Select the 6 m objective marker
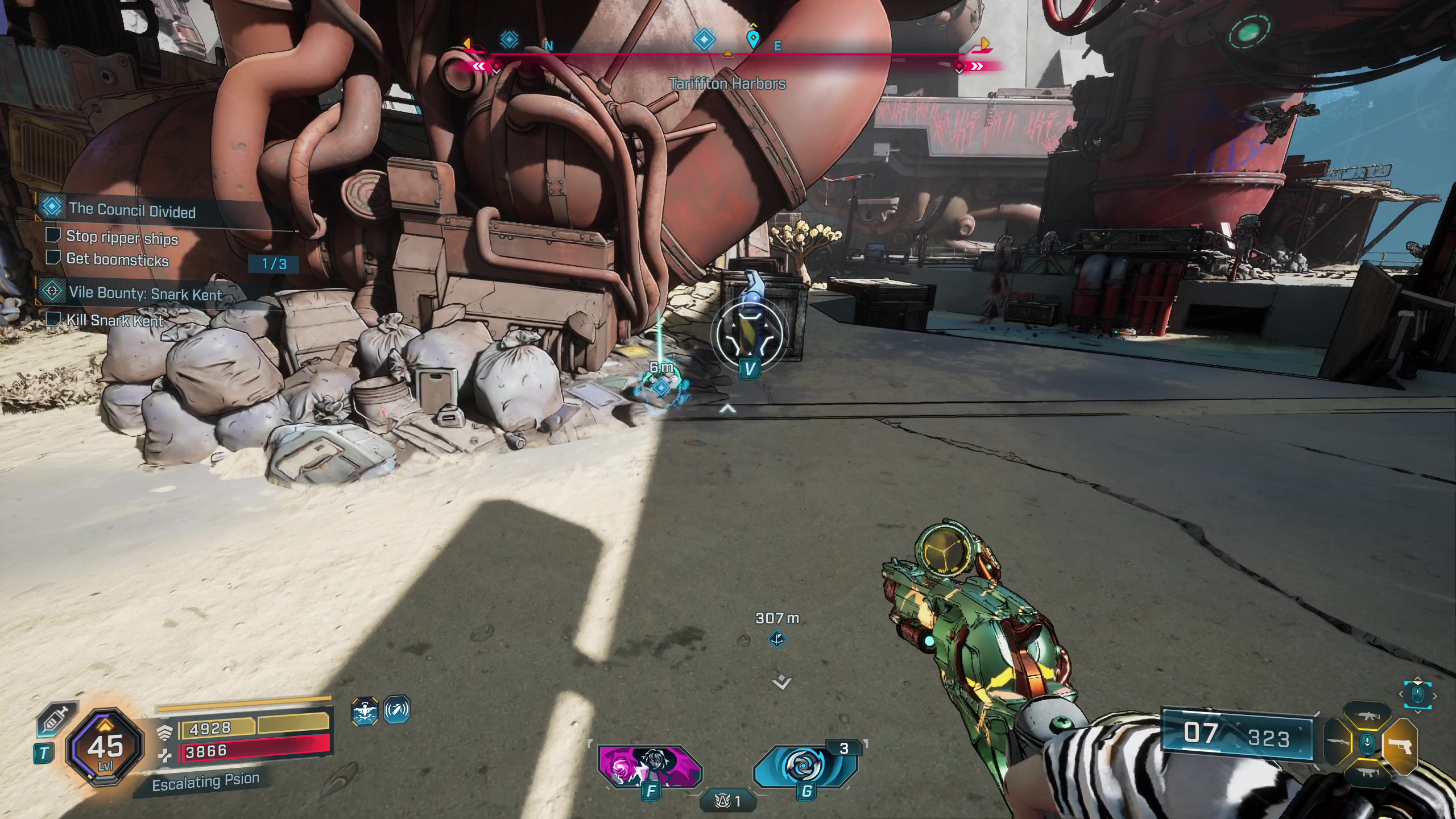1456x819 pixels. (661, 388)
